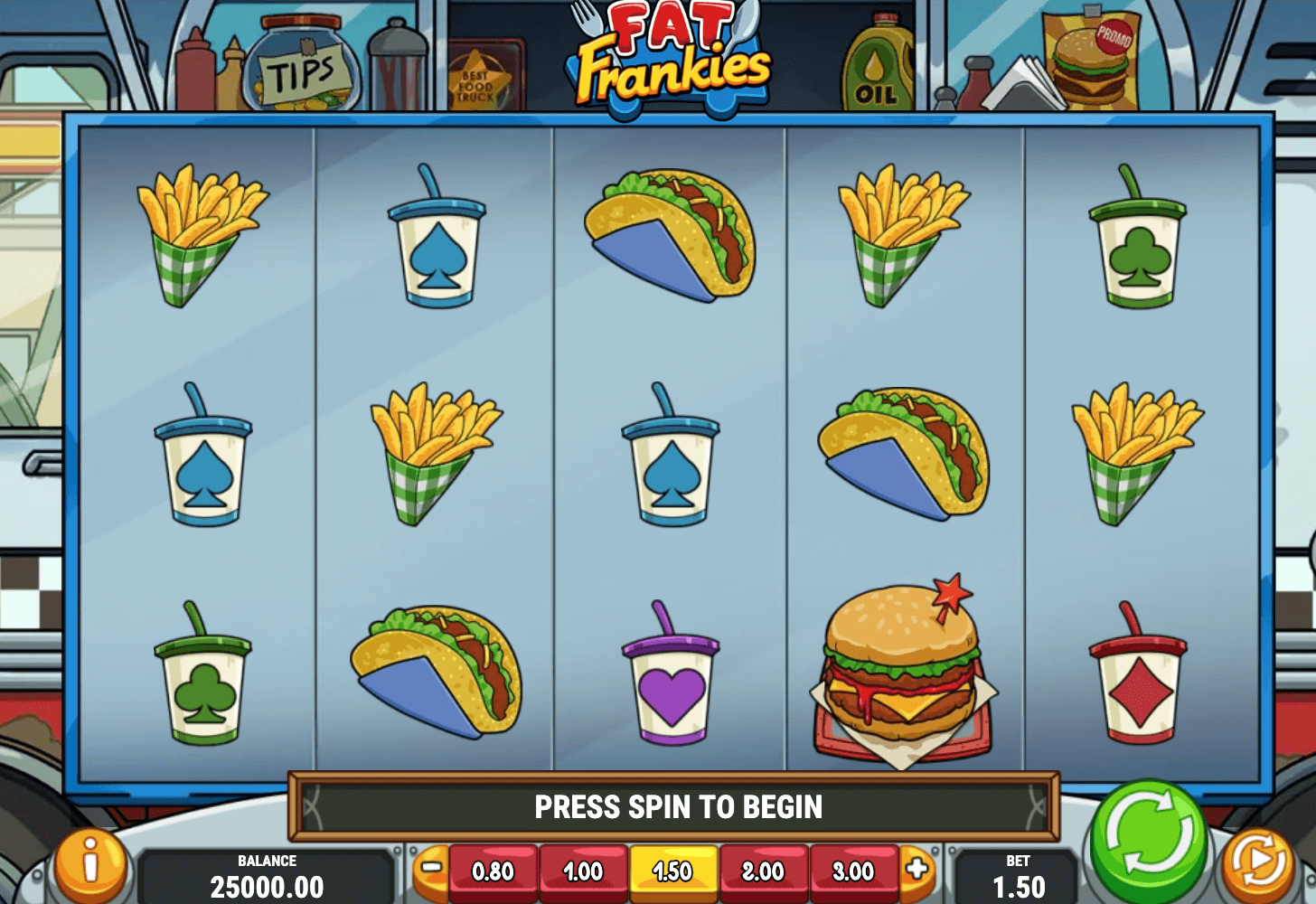This screenshot has height=904, width=1316.
Task: Choose the 2.00 bet value
Action: (x=764, y=871)
